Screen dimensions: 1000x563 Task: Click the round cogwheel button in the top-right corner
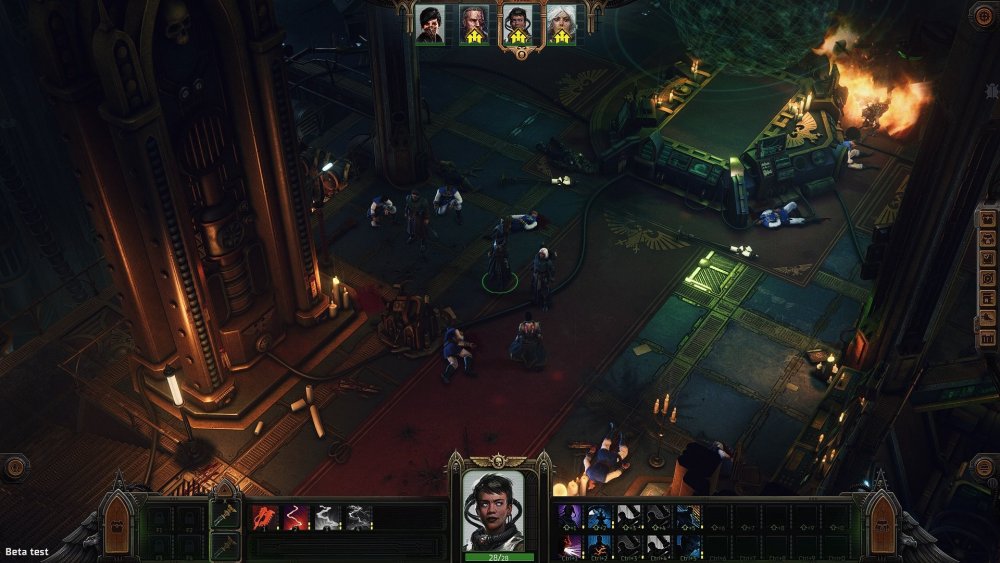[x=982, y=14]
